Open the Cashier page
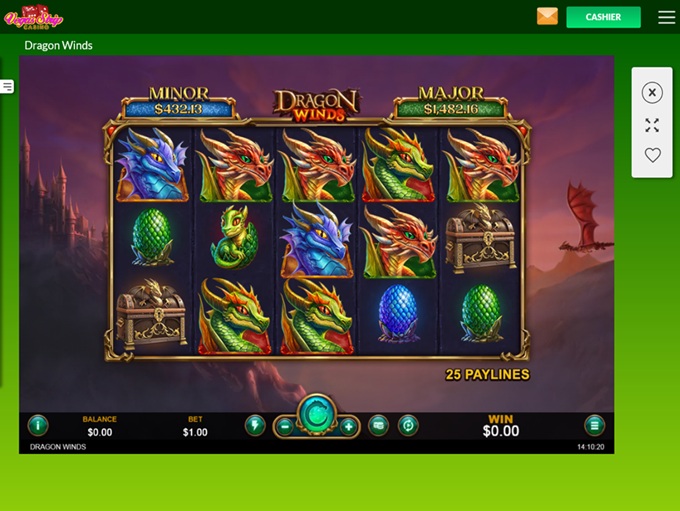The height and width of the screenshot is (511, 680). (x=603, y=17)
